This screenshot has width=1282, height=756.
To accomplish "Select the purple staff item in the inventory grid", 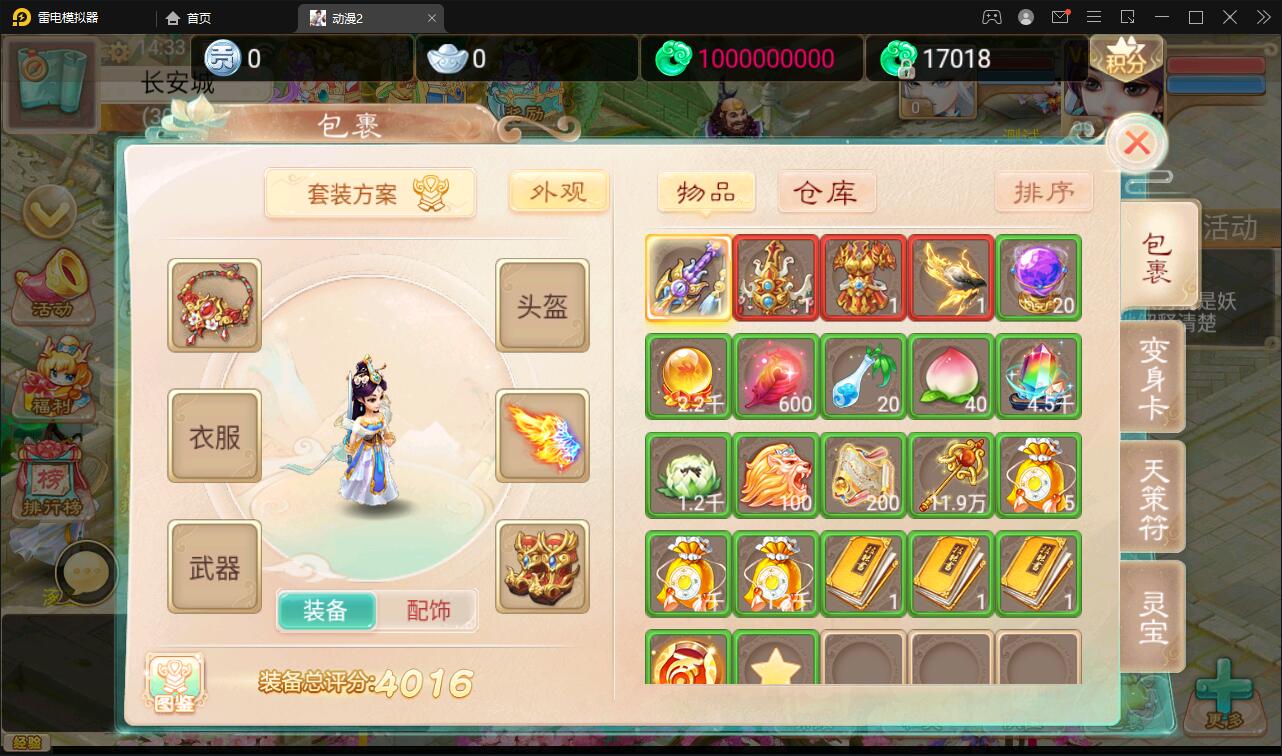I will click(688, 277).
